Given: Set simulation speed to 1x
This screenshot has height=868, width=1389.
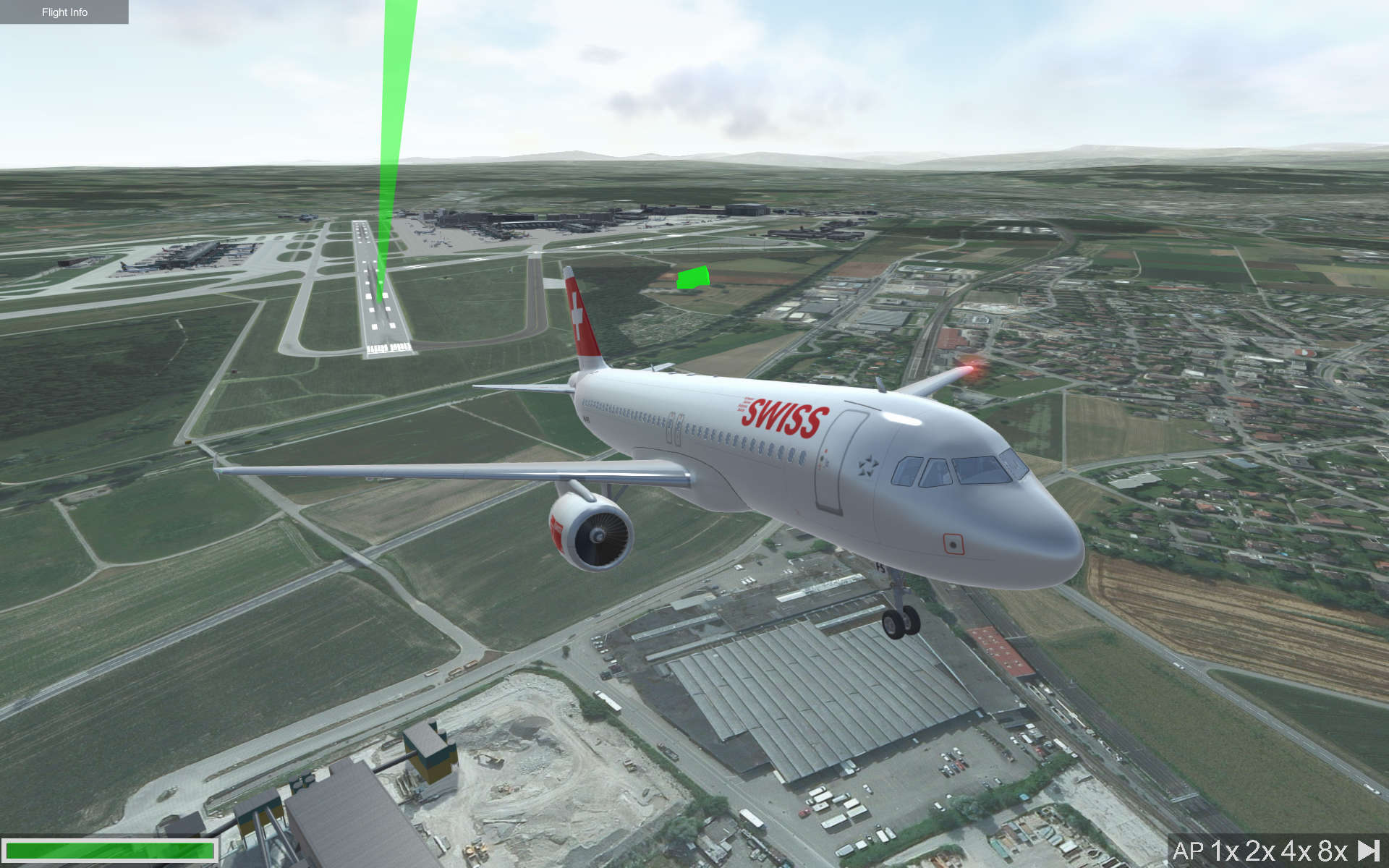Looking at the screenshot, I should [1226, 850].
